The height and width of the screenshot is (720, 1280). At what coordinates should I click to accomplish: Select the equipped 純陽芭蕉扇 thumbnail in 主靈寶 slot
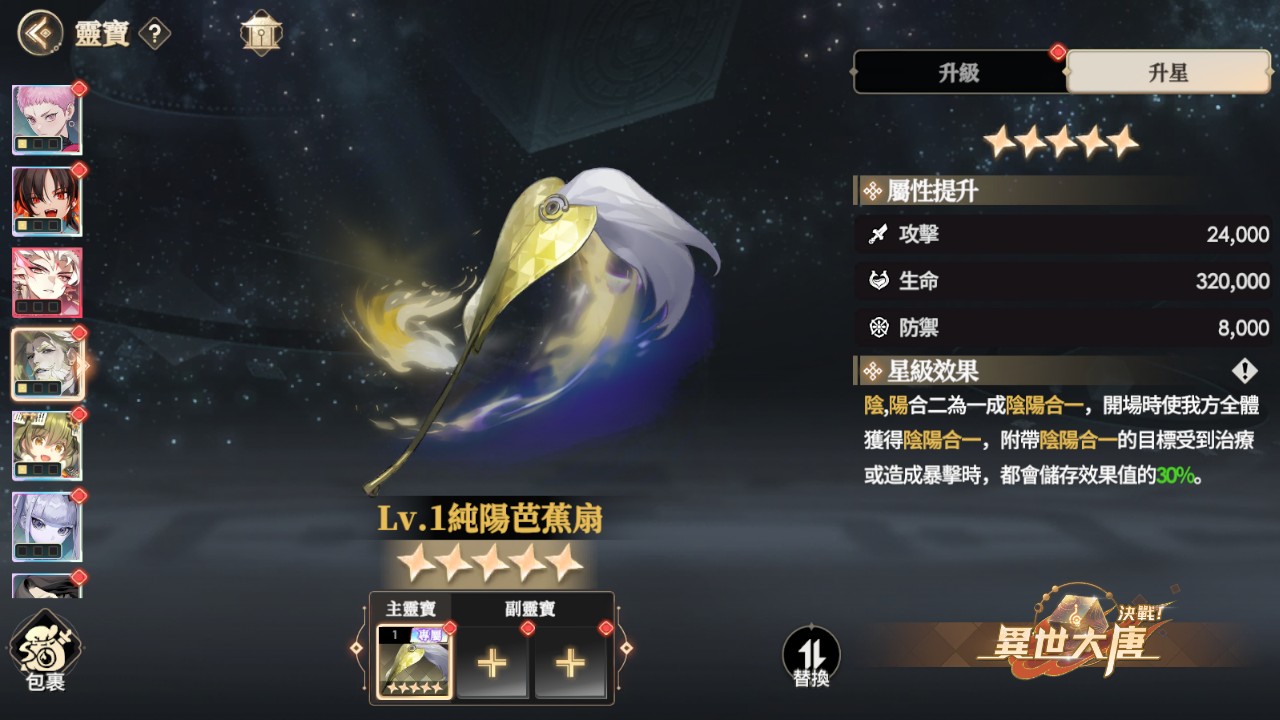pyautogui.click(x=413, y=660)
